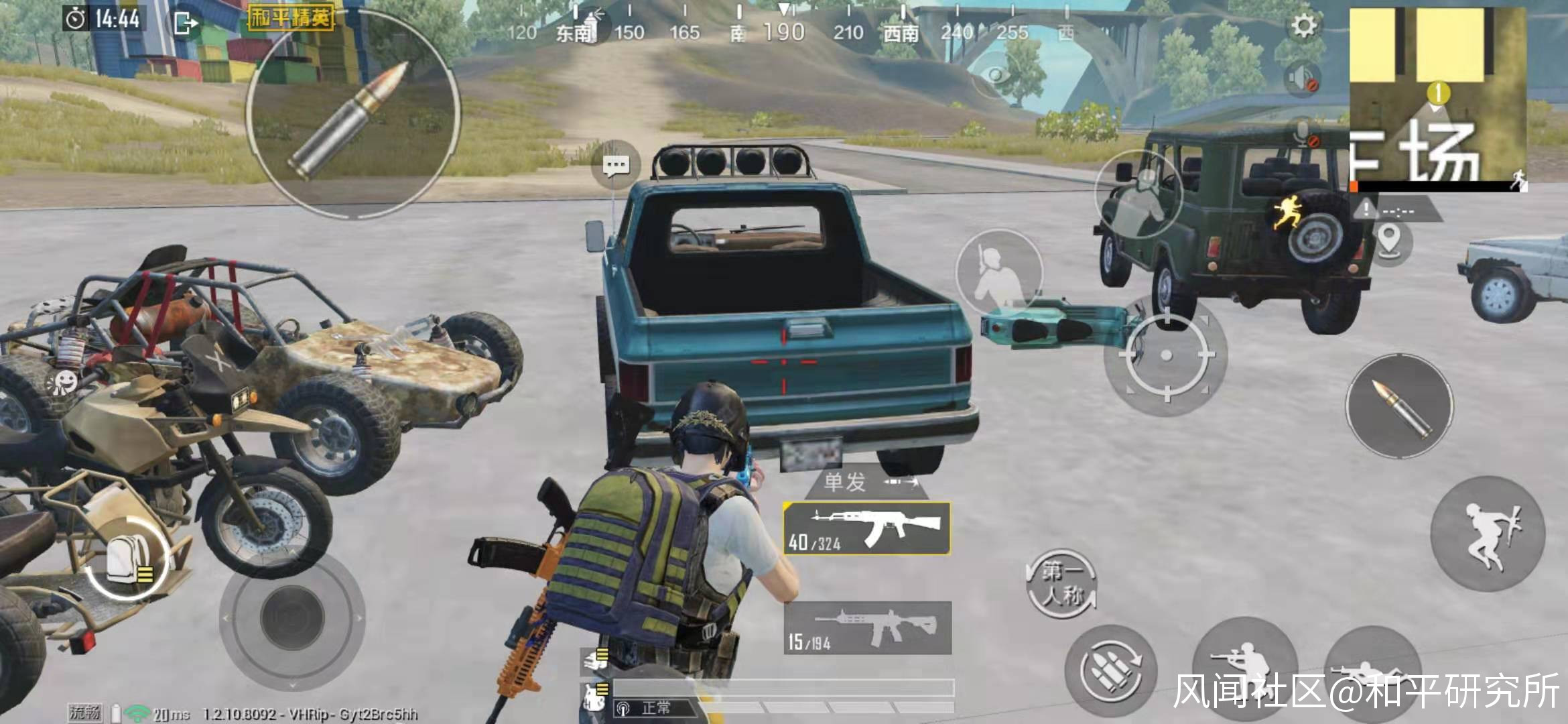Toggle the microphone mute icon
This screenshot has width=1568, height=724.
point(1303,134)
